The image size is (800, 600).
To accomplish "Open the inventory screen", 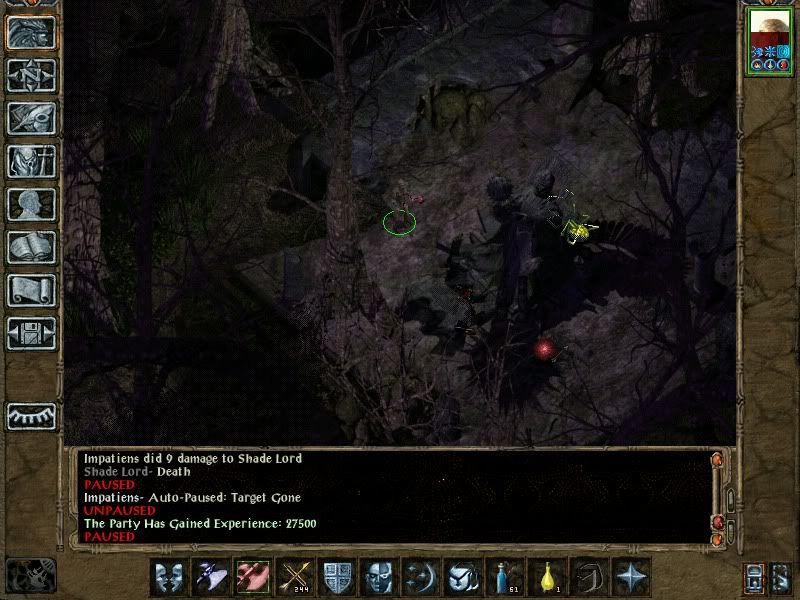I will click(x=30, y=161).
